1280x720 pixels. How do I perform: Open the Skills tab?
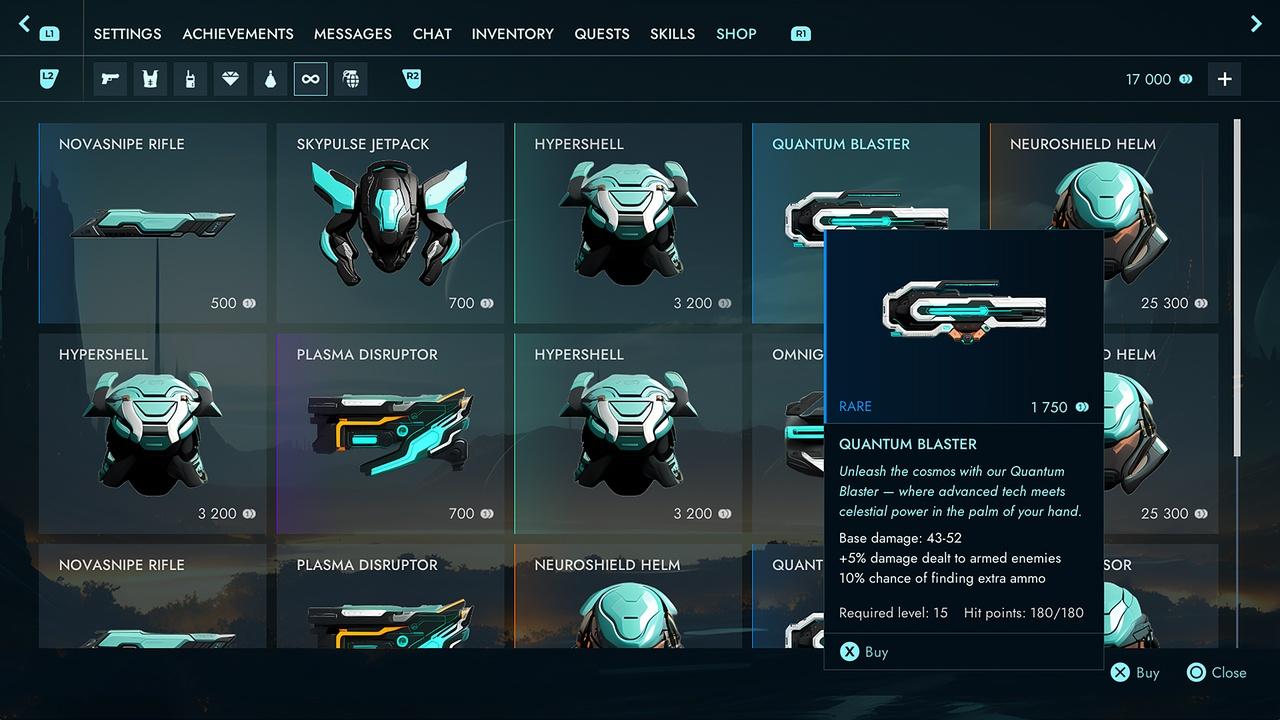pyautogui.click(x=672, y=34)
